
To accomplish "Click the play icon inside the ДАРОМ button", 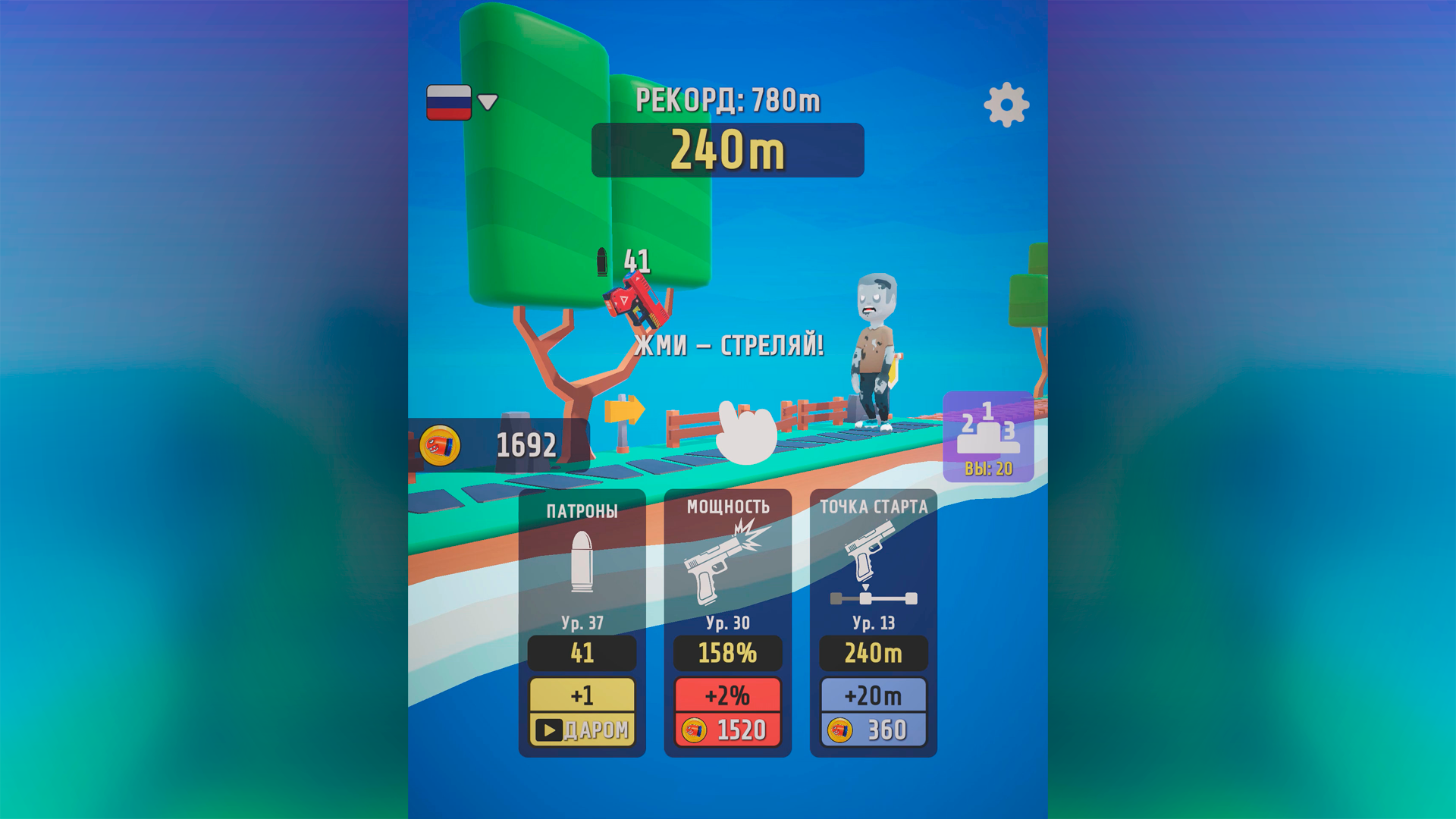I will (548, 731).
